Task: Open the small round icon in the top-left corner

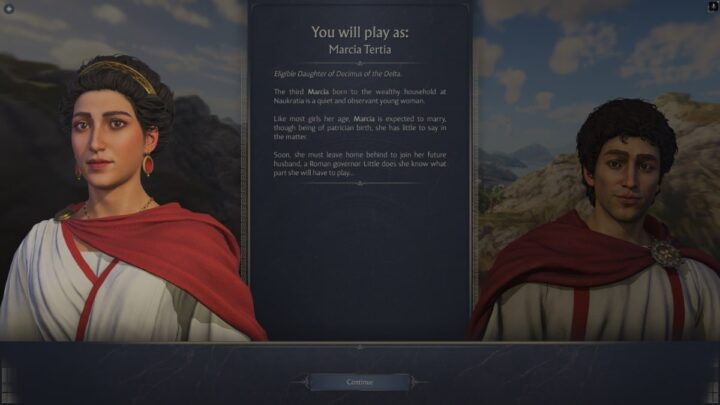Action: click(9, 8)
